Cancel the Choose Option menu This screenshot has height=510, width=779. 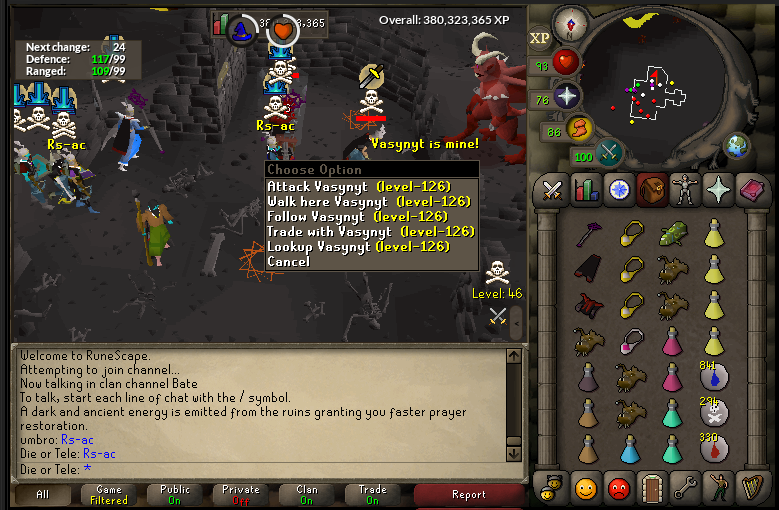tap(288, 261)
